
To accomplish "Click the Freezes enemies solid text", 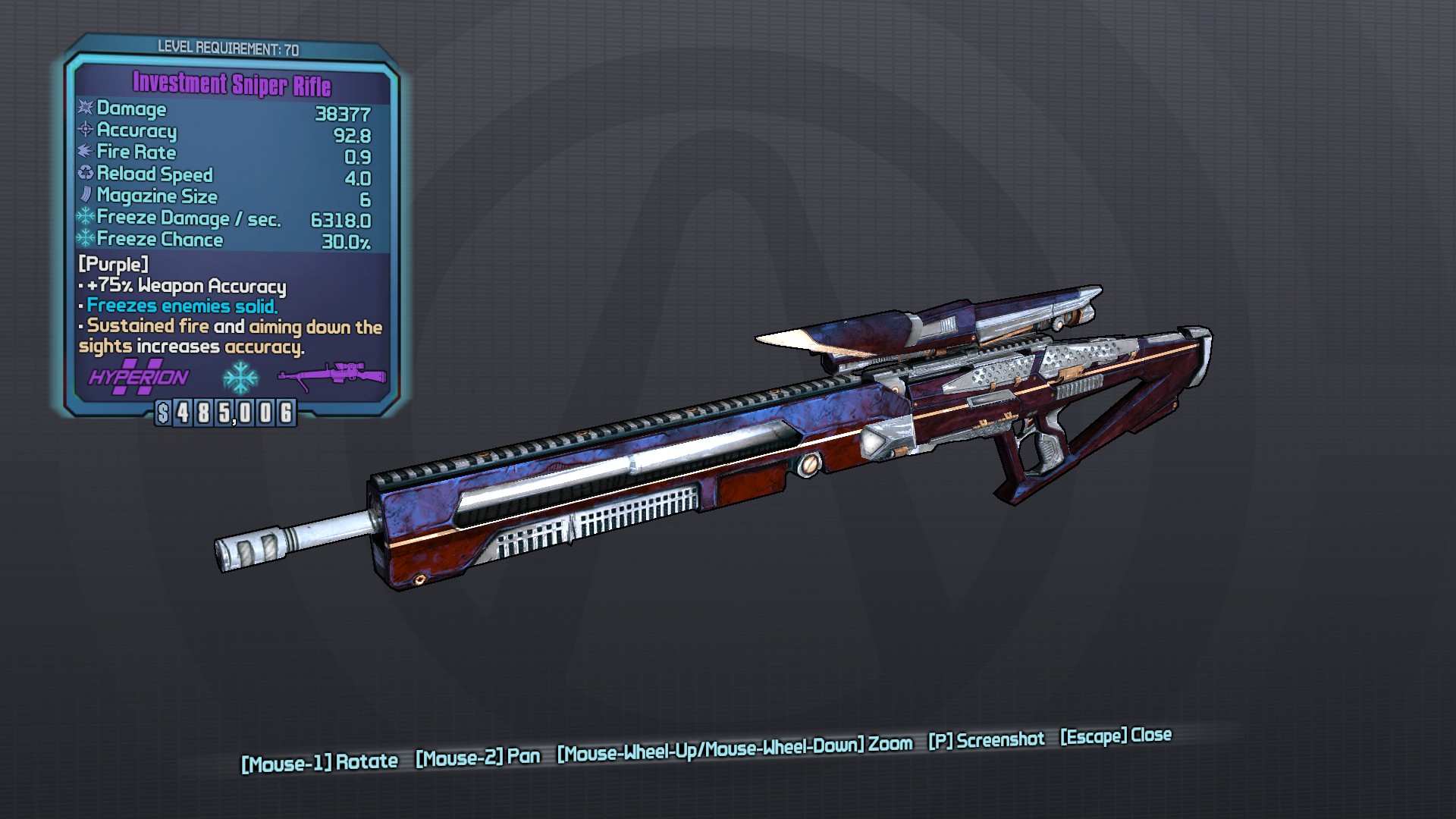I will [x=178, y=306].
